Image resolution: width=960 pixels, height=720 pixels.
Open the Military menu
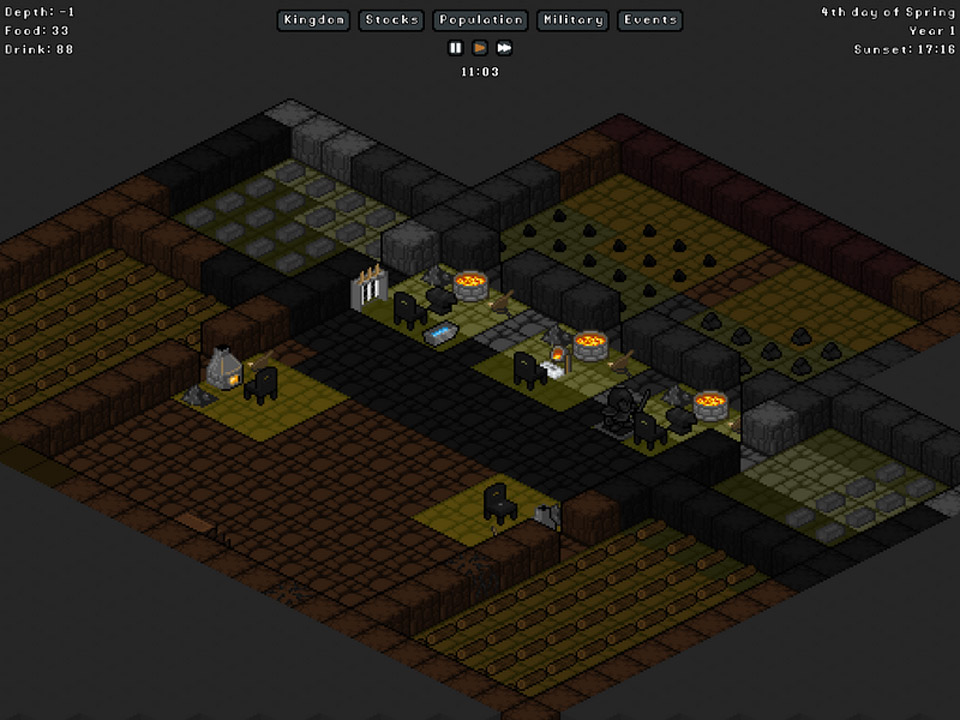click(x=573, y=20)
